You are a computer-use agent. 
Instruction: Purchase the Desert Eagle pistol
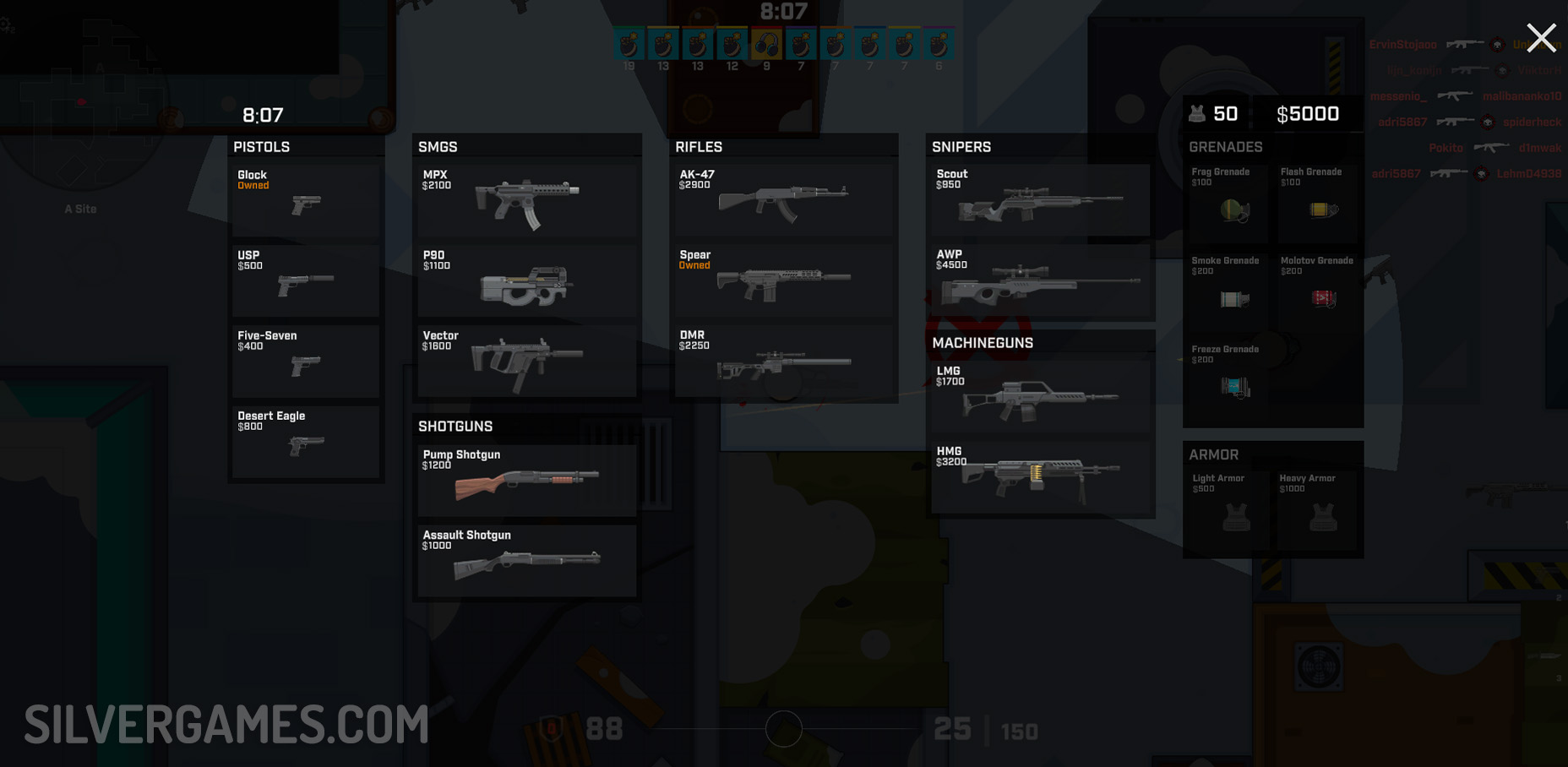[x=306, y=442]
